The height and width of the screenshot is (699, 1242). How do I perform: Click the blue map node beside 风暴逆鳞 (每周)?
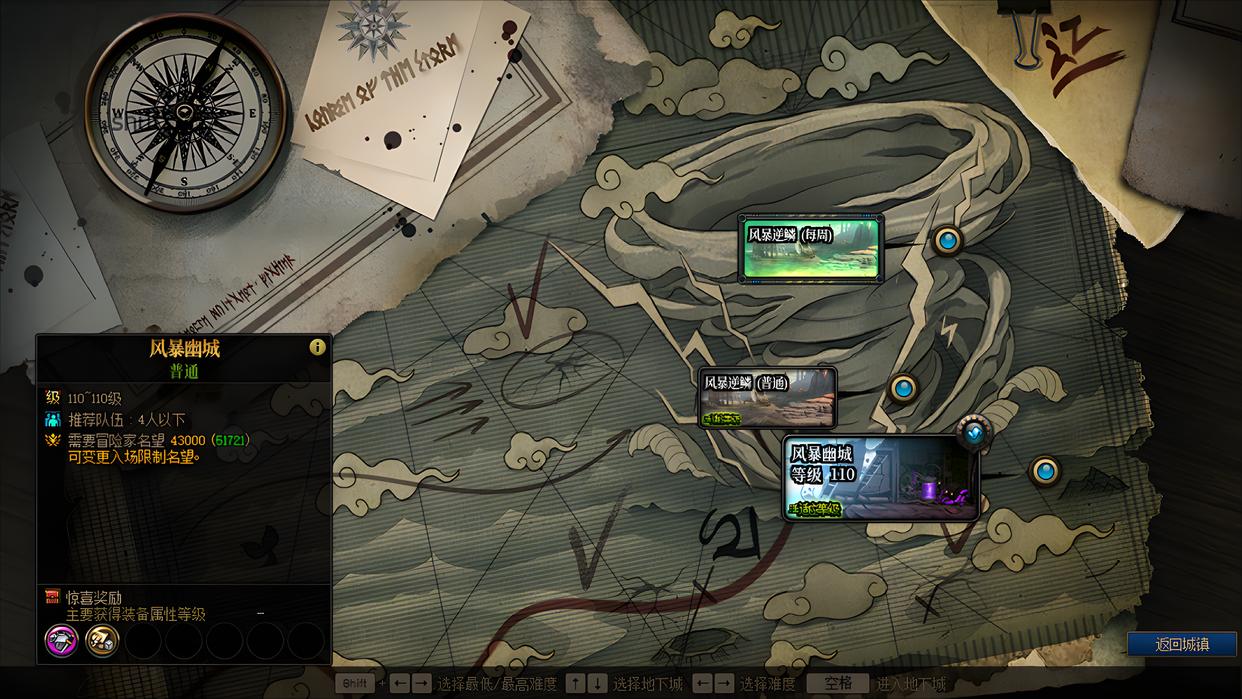point(947,240)
